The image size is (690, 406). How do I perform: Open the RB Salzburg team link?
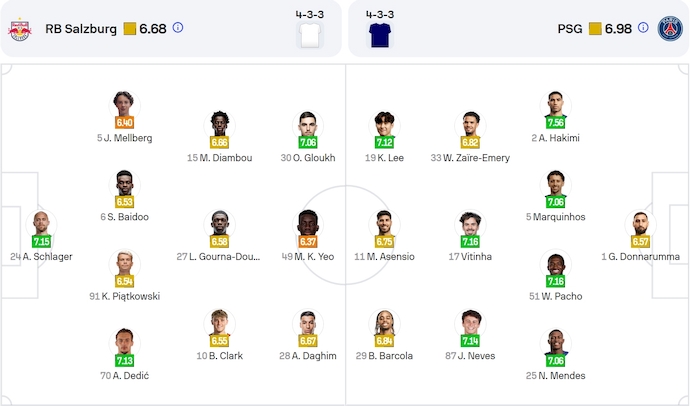[79, 28]
